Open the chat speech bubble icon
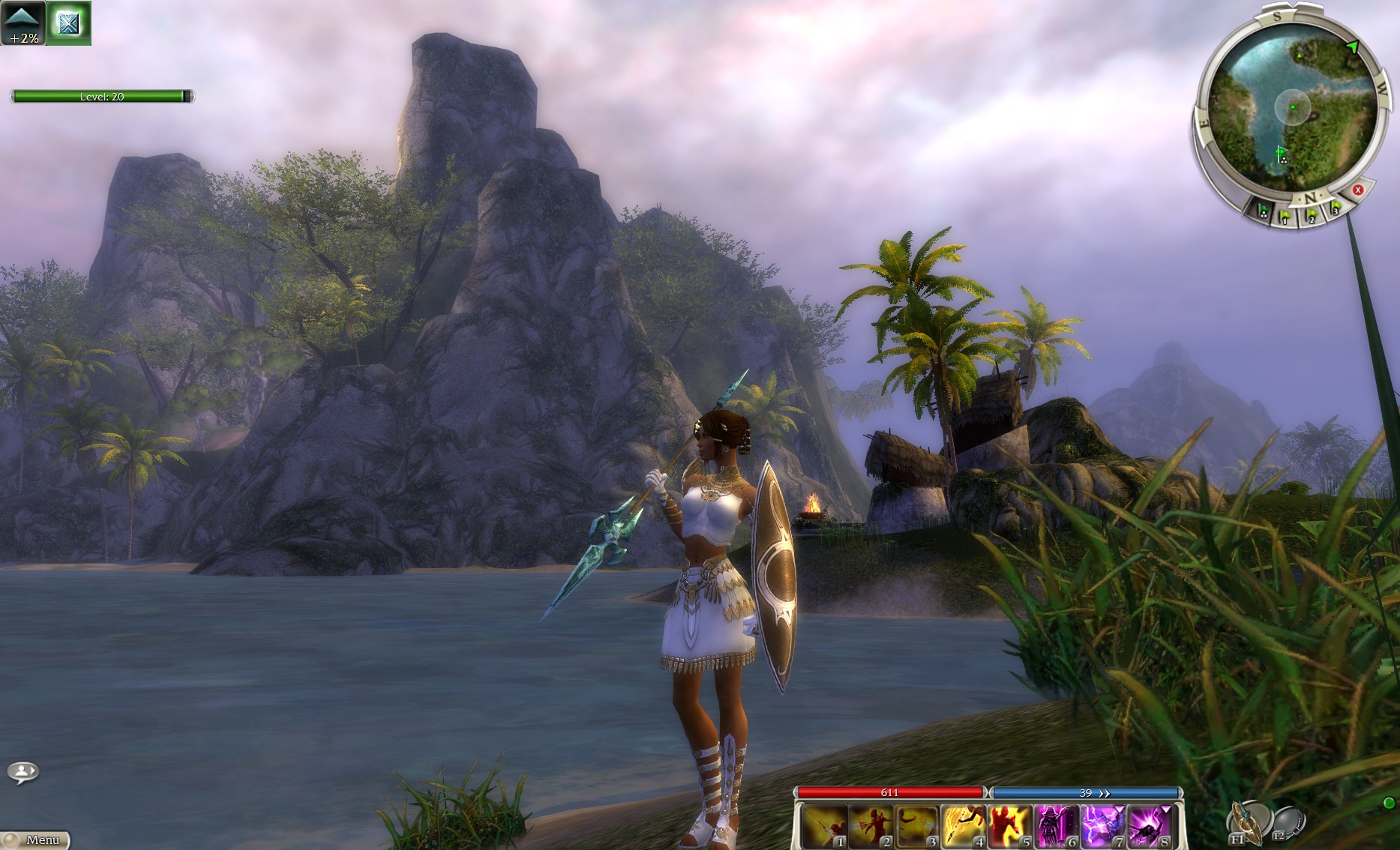 (x=23, y=771)
